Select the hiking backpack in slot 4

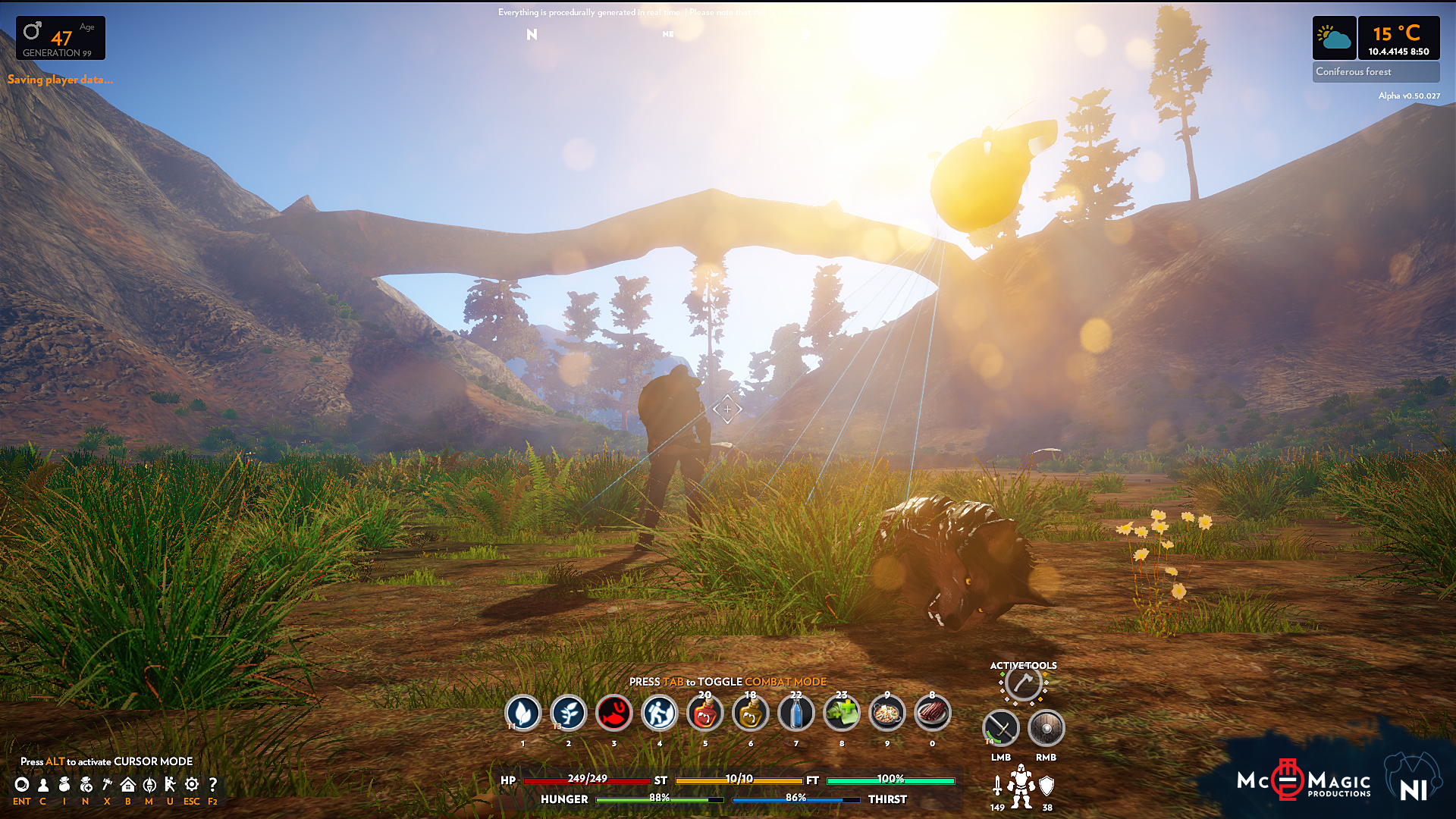(660, 713)
